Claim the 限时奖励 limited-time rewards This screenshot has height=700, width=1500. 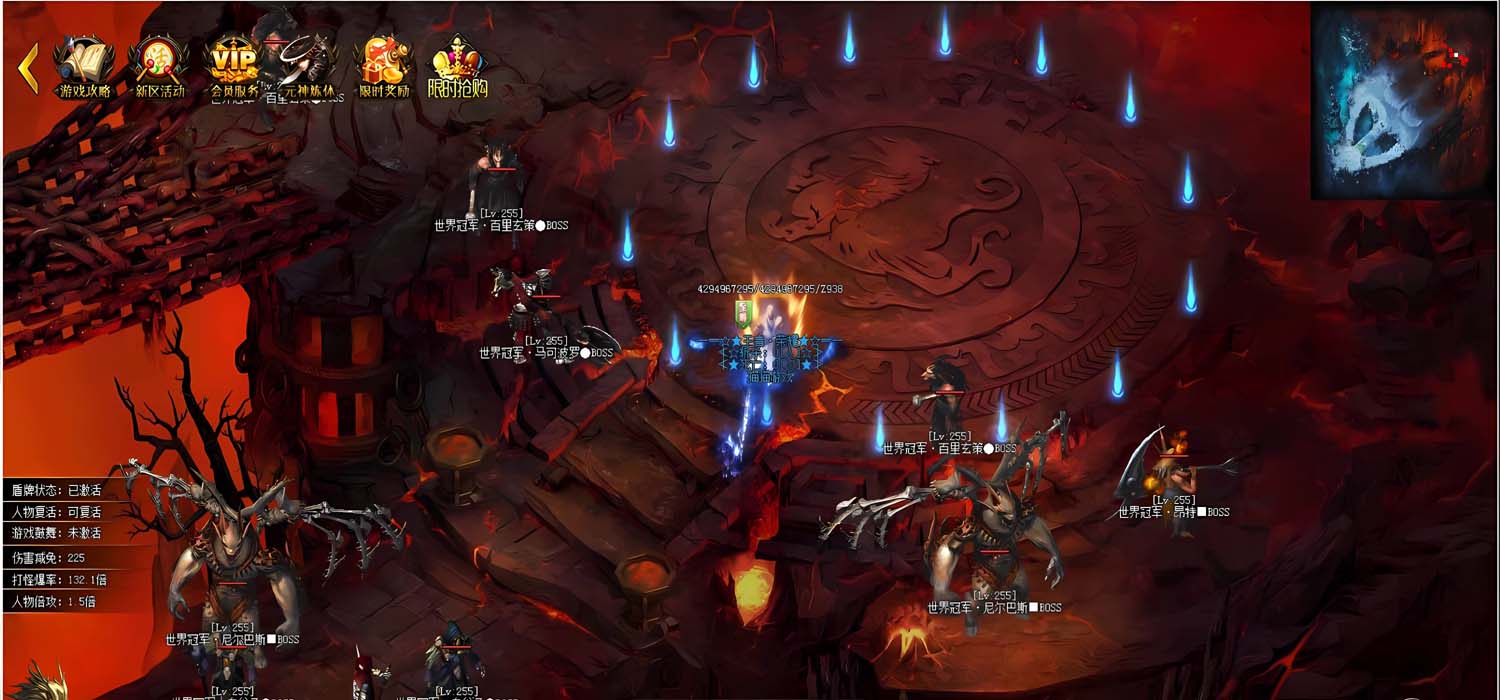384,67
